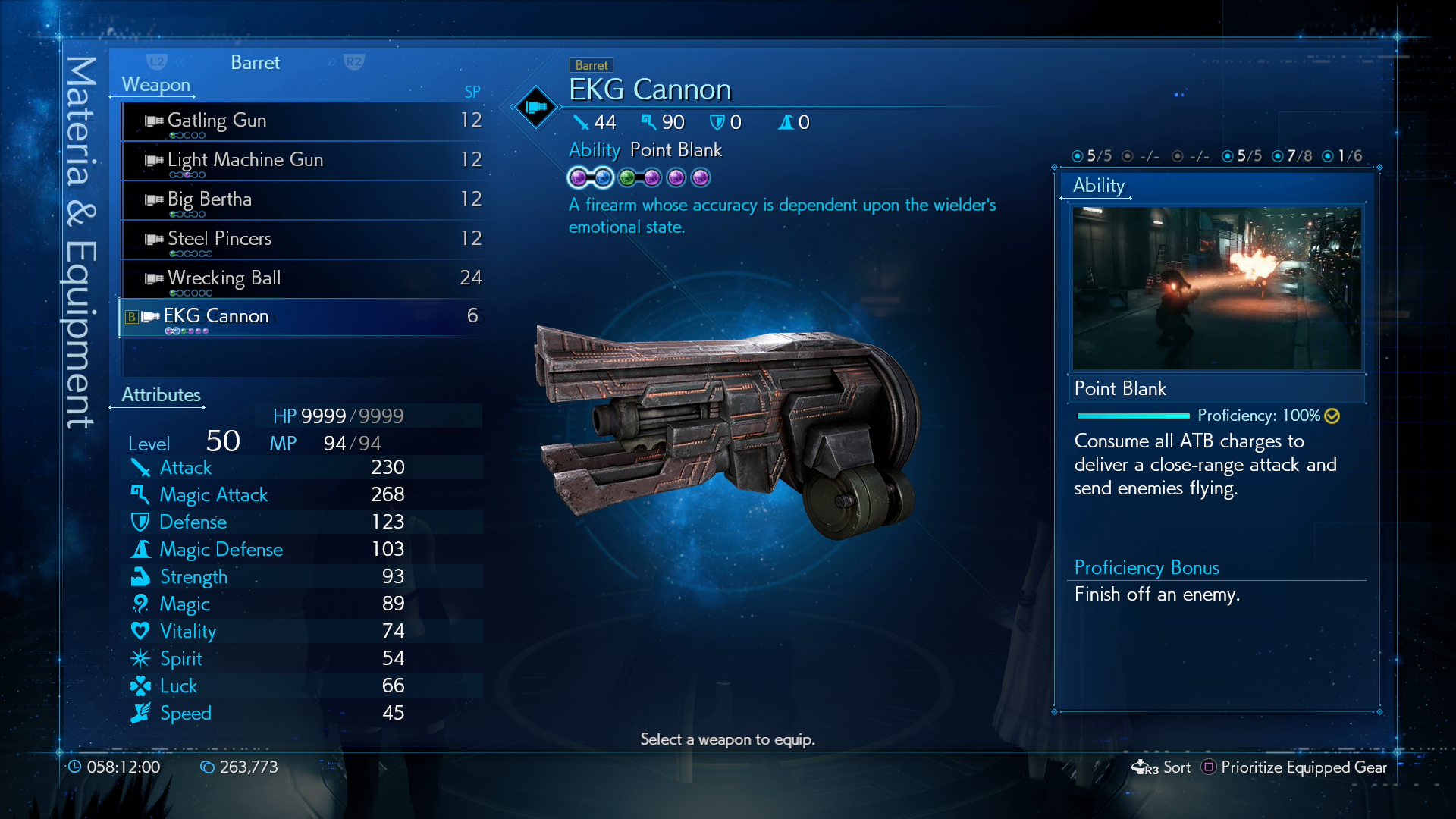Open the Point Blank ability preview thumbnail
Viewport: 1456px width, 819px height.
point(1216,288)
